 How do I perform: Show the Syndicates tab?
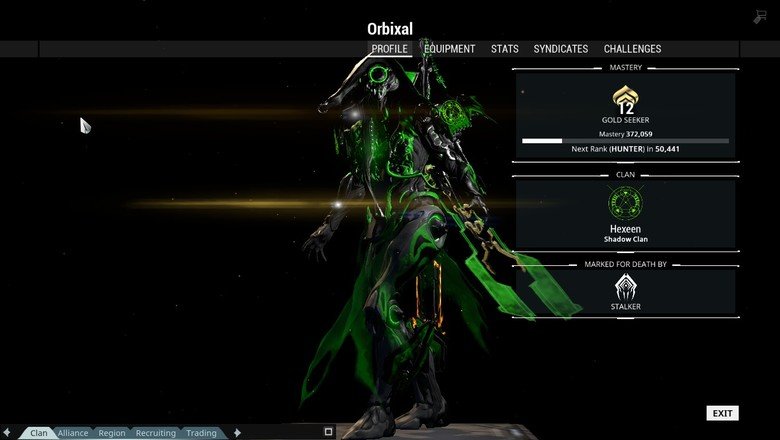coord(560,48)
